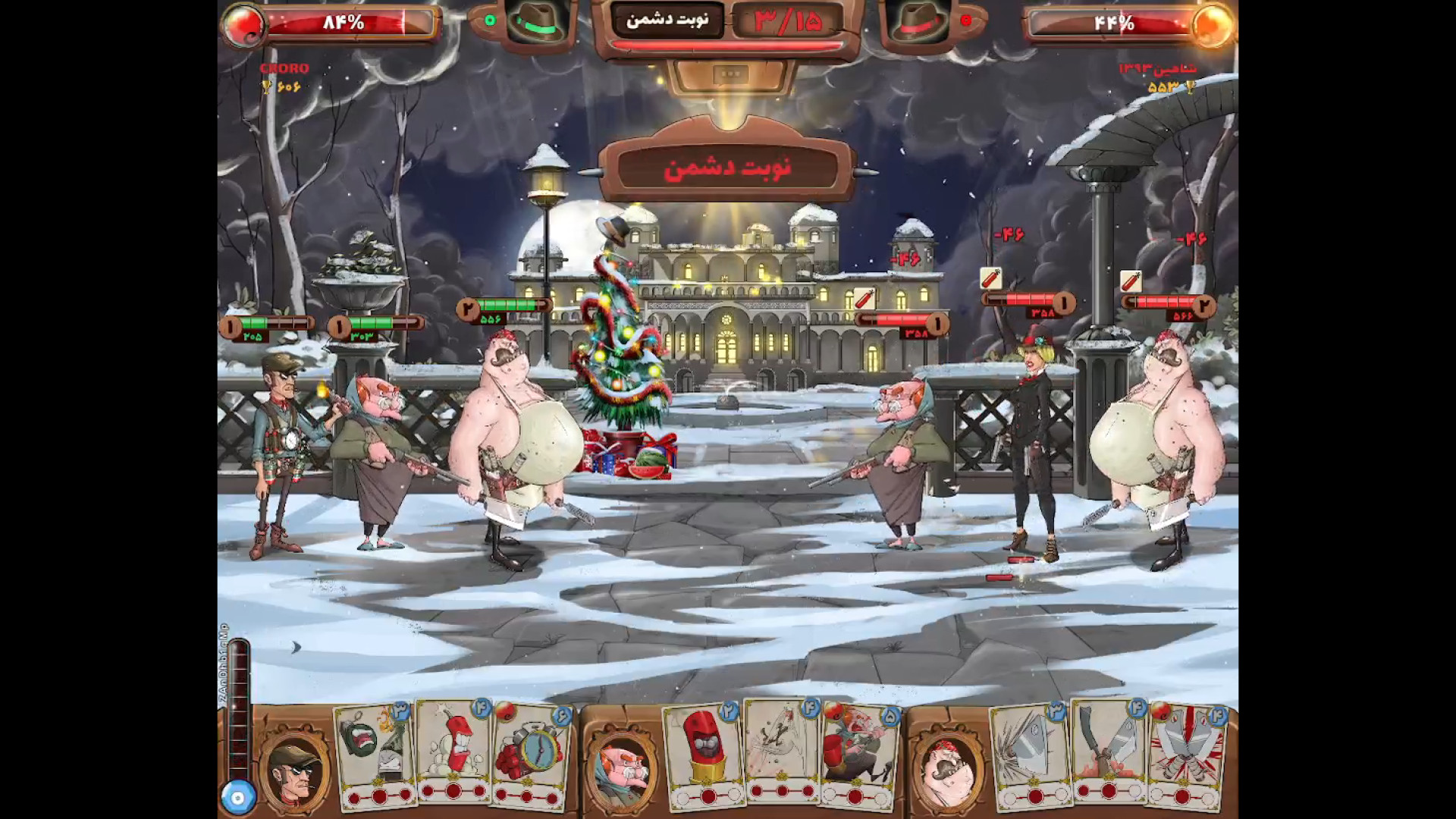The width and height of the screenshot is (1456, 819).
Task: Play the two crossed cleavers card
Action: [x=1107, y=749]
